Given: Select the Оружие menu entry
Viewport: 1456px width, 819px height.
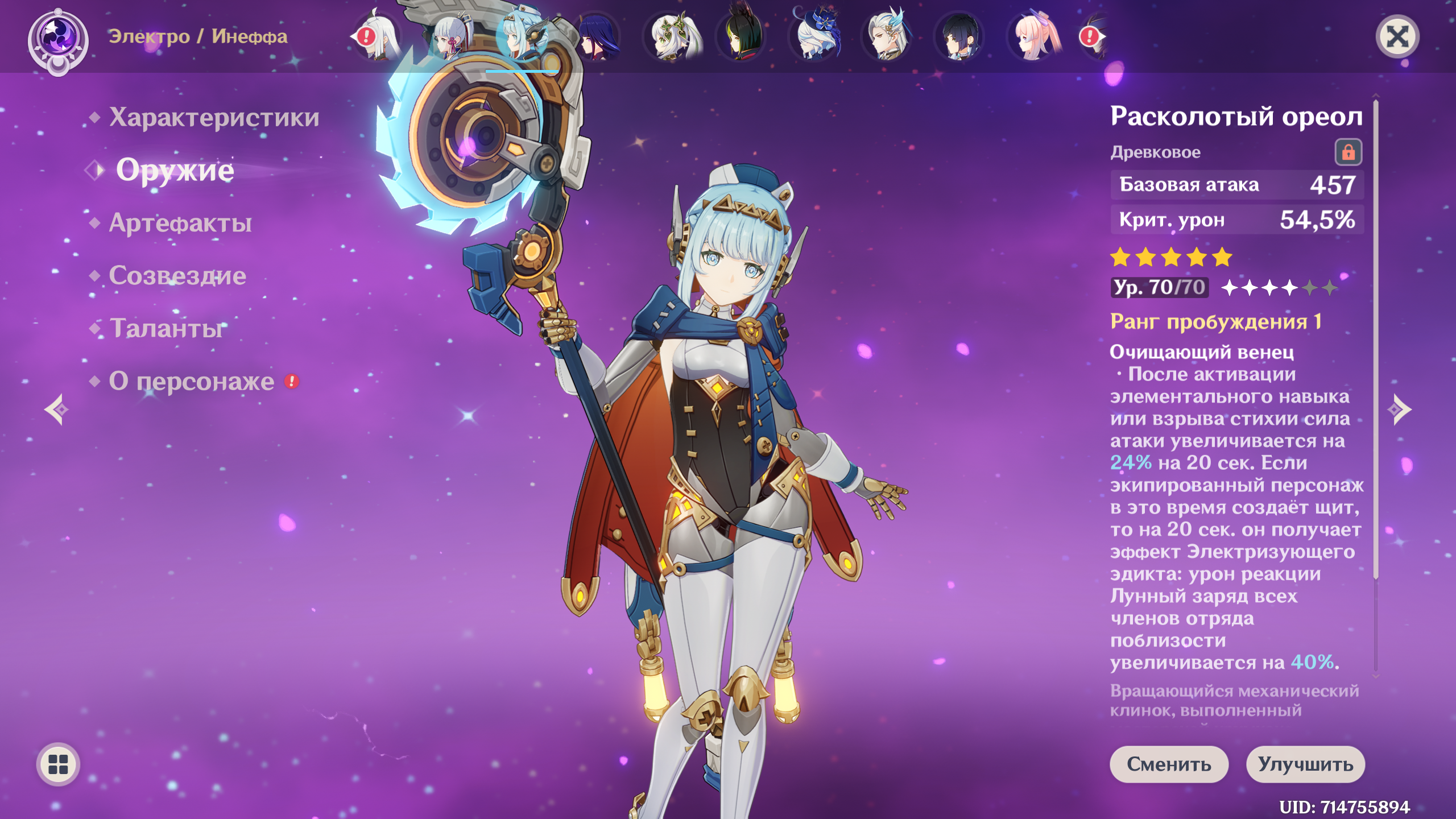Looking at the screenshot, I should click(175, 170).
